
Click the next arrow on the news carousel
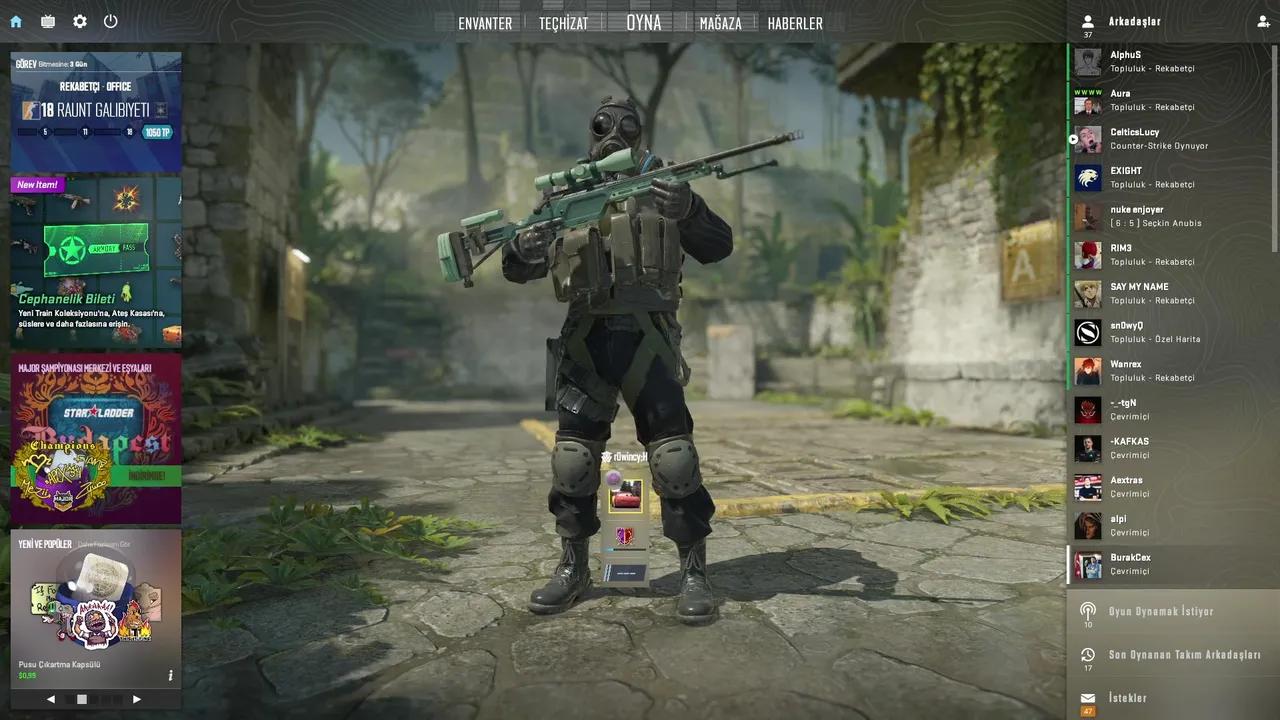click(137, 699)
